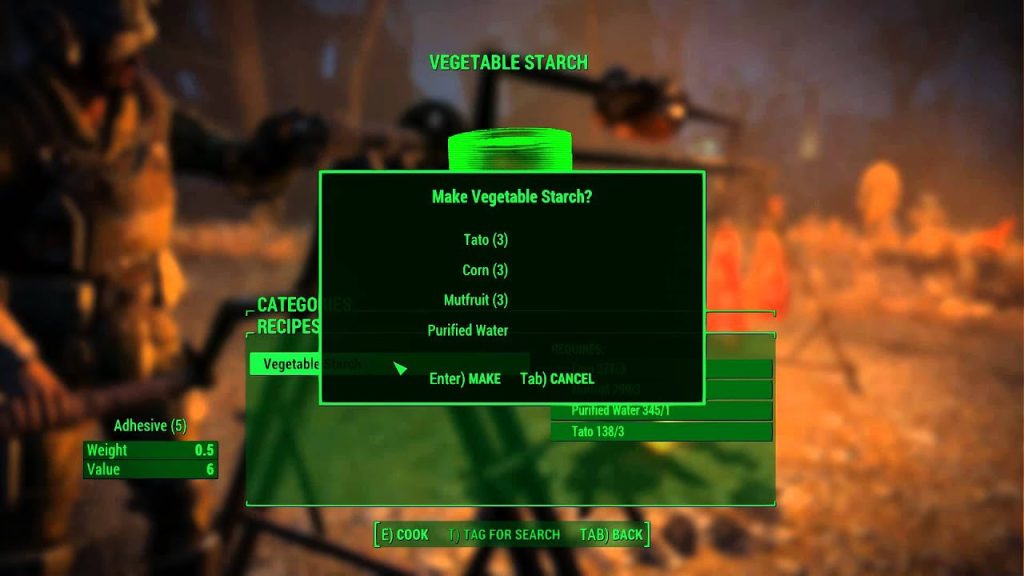Choose TAG FOR SEARCH in the bottom bar
1024x576 pixels.
pos(504,535)
